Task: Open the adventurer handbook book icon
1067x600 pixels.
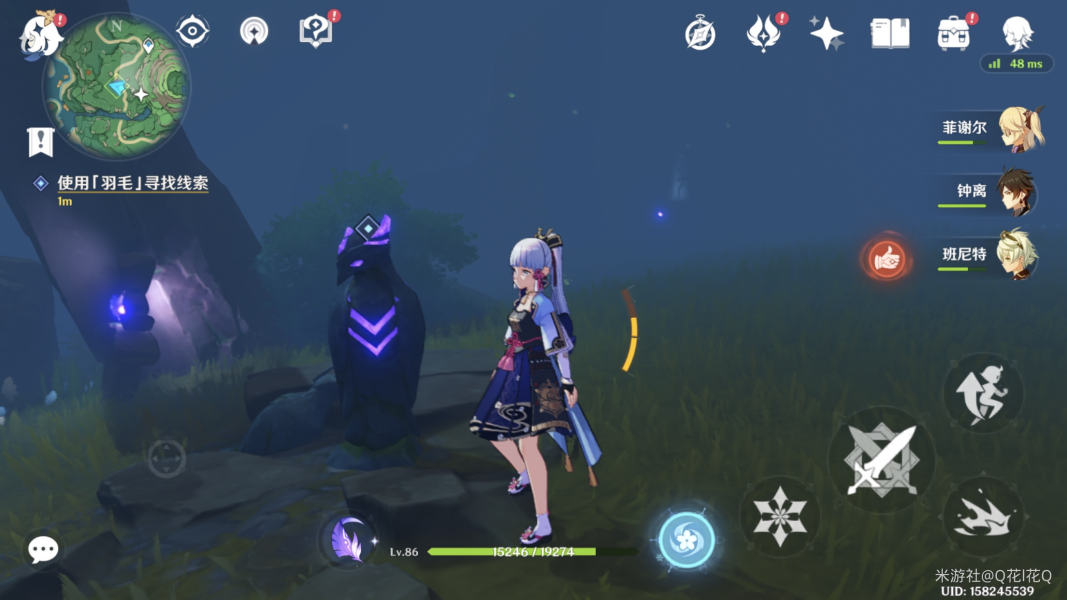Action: coord(889,34)
